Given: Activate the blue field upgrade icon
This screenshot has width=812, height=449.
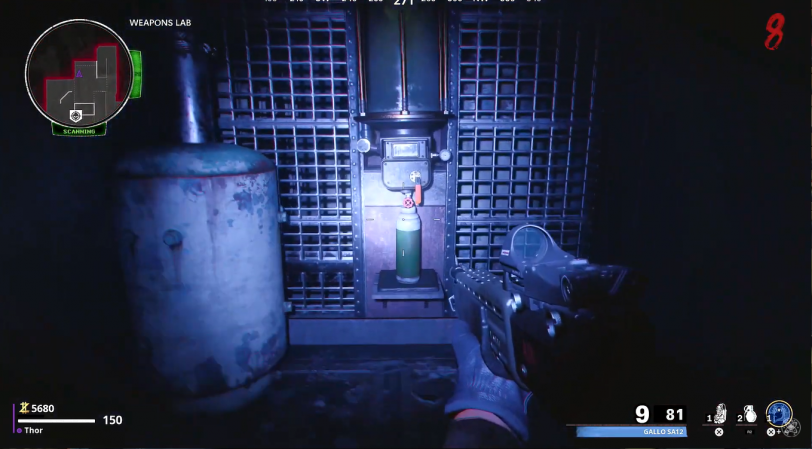Looking at the screenshot, I should coord(780,413).
